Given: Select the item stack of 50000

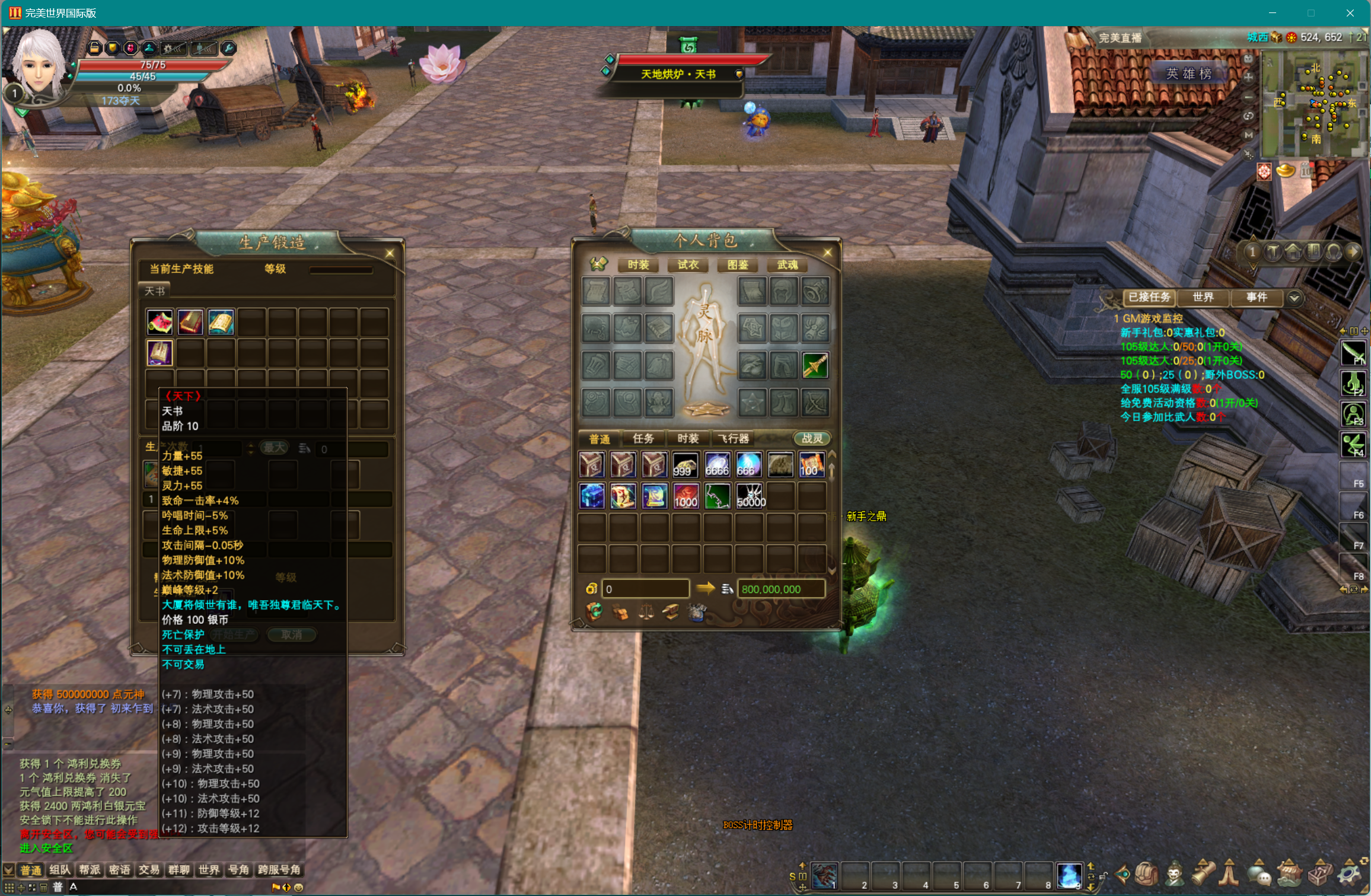Looking at the screenshot, I should [750, 496].
